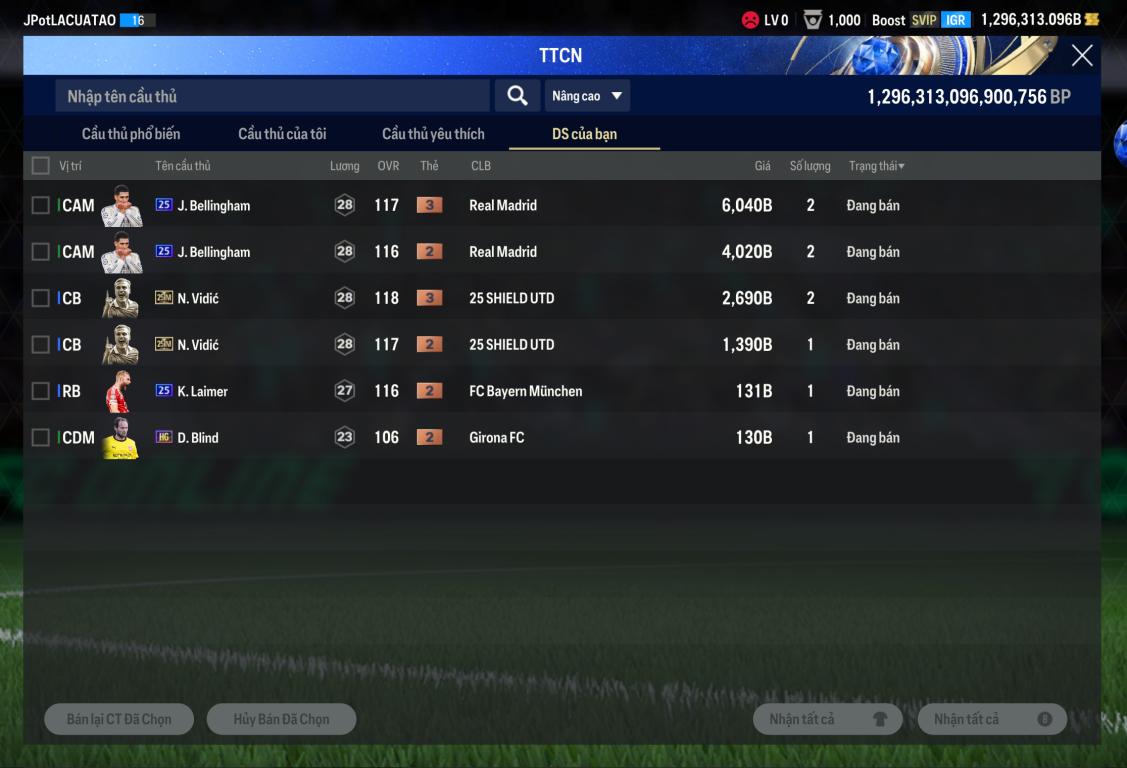The height and width of the screenshot is (768, 1127).
Task: Show the Cầu thủ yêu thích tab
Action: tap(433, 134)
